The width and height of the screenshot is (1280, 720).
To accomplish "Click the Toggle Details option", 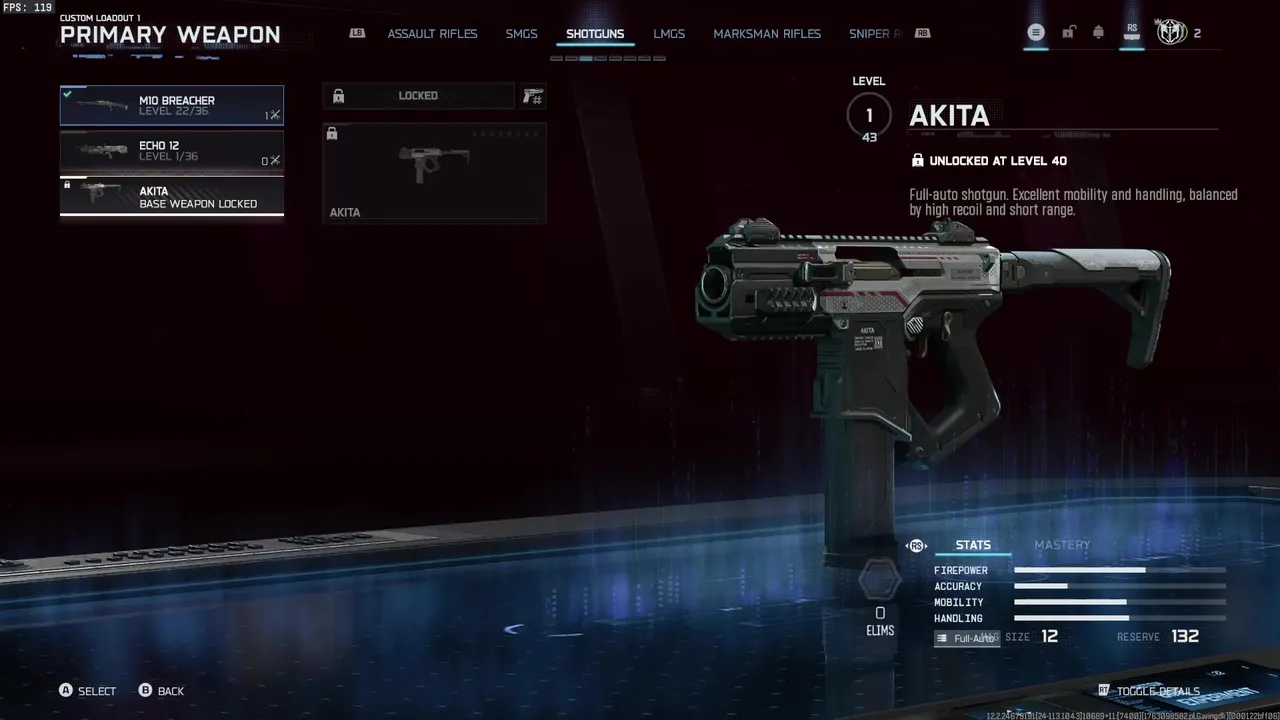I will 1157,691.
